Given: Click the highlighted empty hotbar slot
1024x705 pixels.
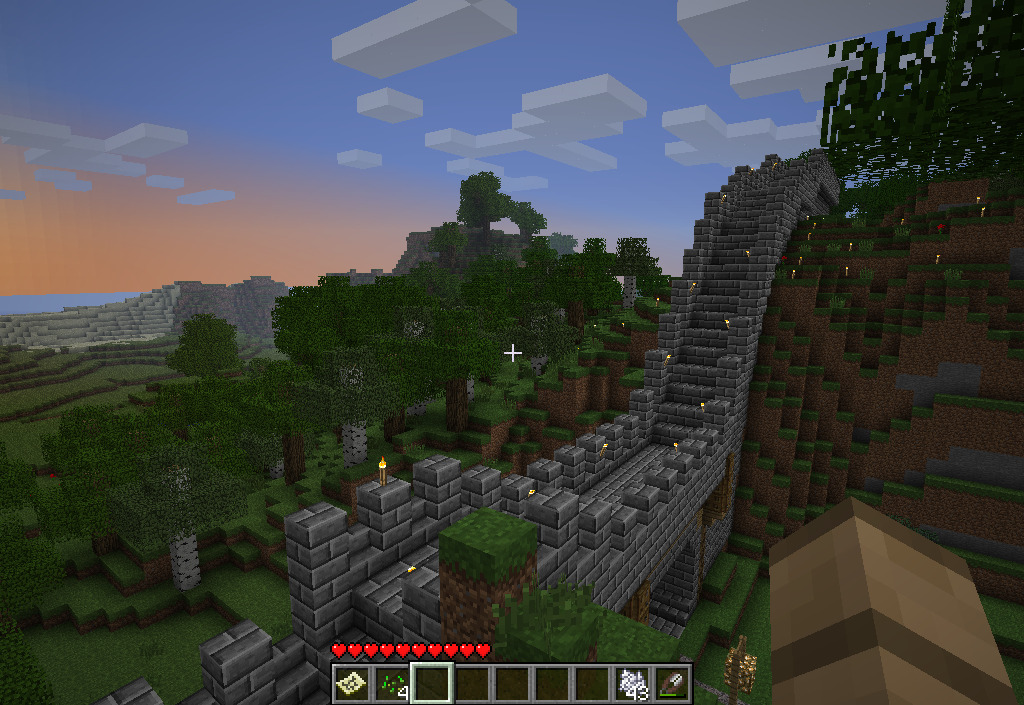Looking at the screenshot, I should pos(432,683).
